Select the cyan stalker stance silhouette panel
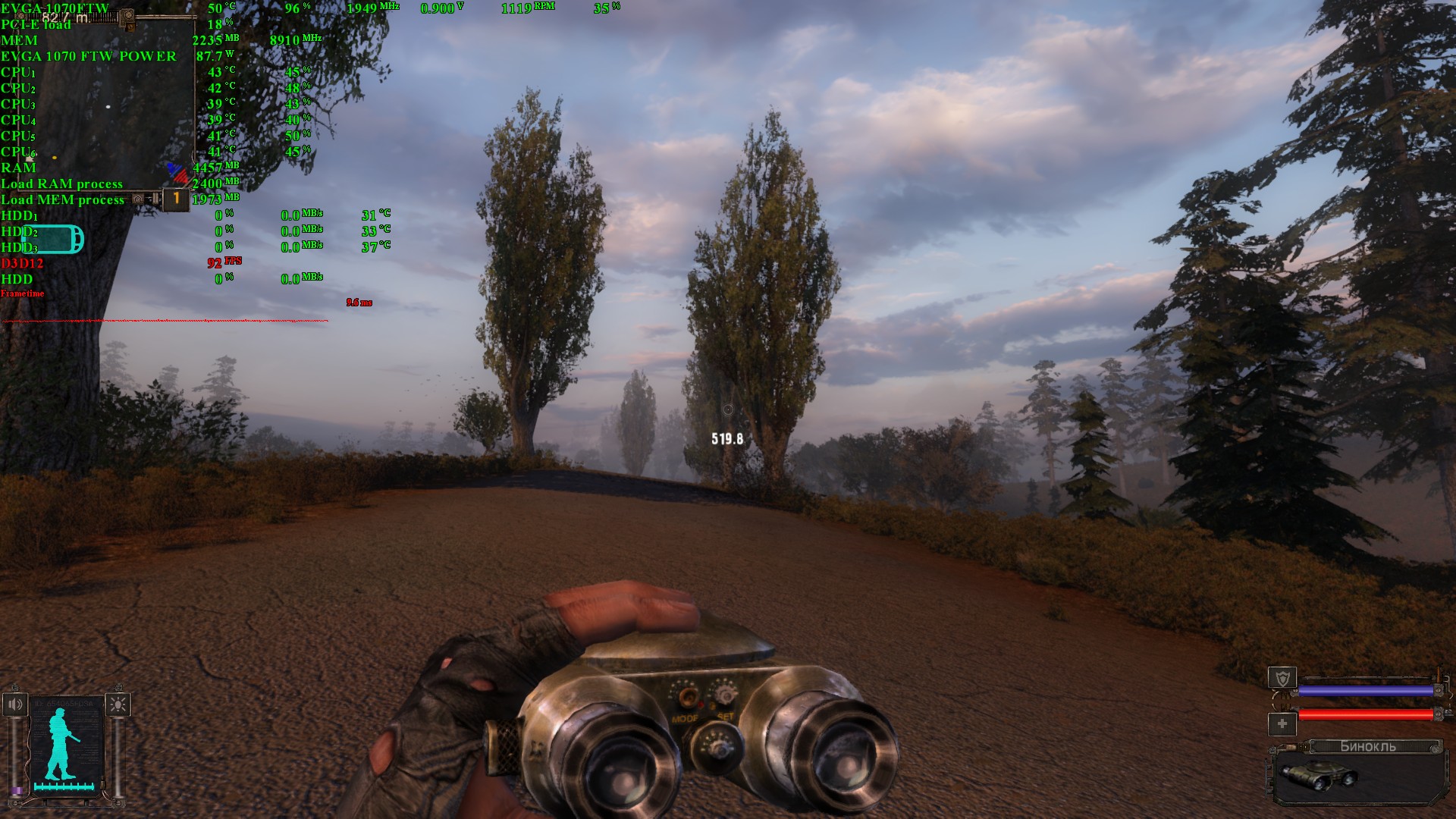 click(65, 747)
